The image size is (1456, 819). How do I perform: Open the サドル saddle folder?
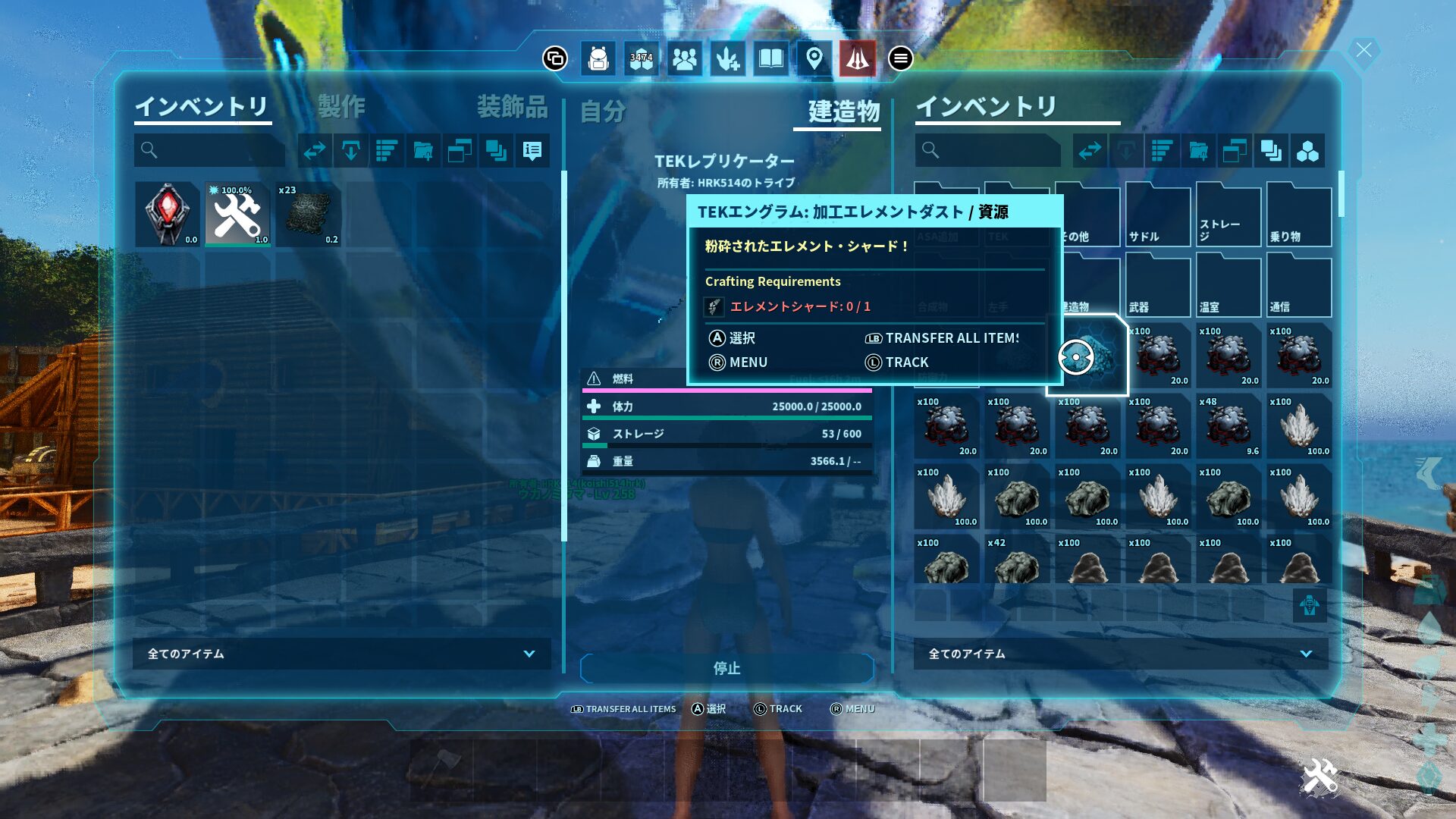point(1157,216)
